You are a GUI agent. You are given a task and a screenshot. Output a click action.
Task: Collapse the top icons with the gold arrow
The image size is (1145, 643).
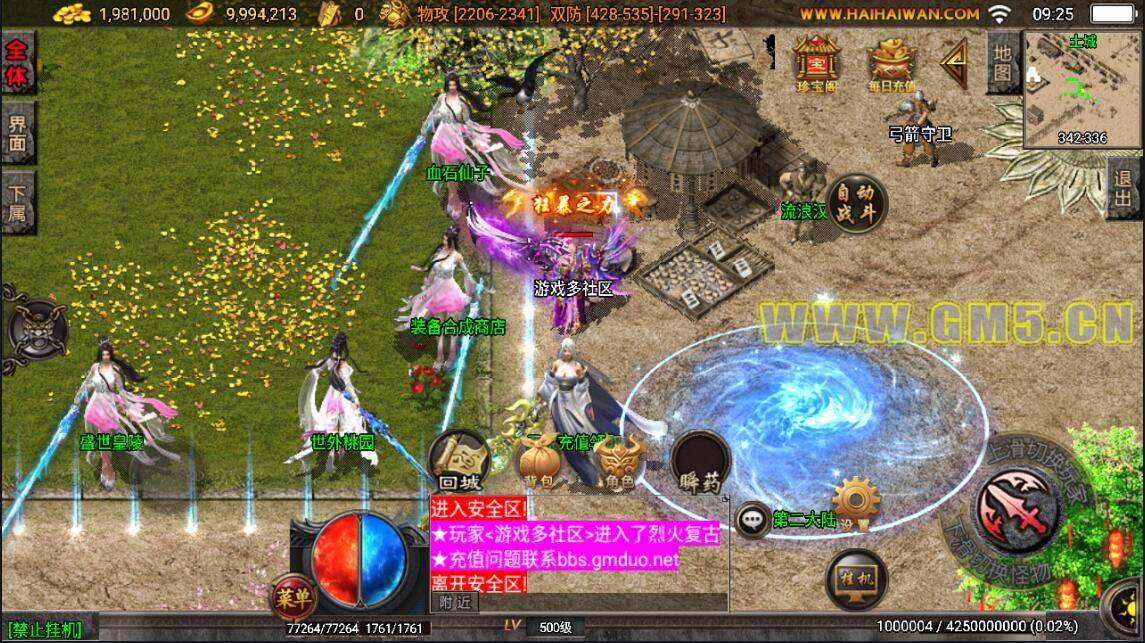pyautogui.click(x=955, y=62)
